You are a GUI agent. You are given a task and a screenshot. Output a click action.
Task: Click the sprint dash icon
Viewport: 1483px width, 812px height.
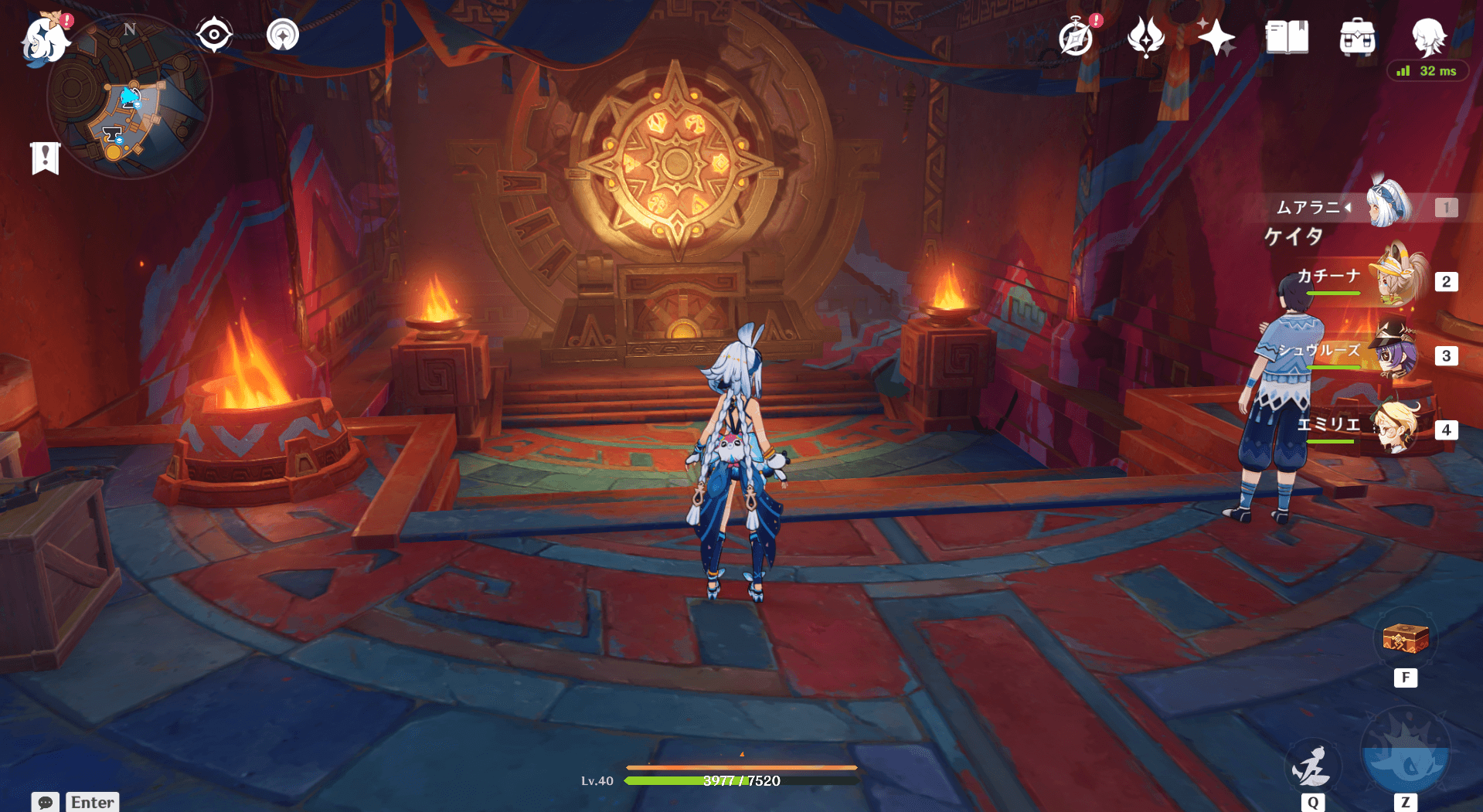[1312, 766]
